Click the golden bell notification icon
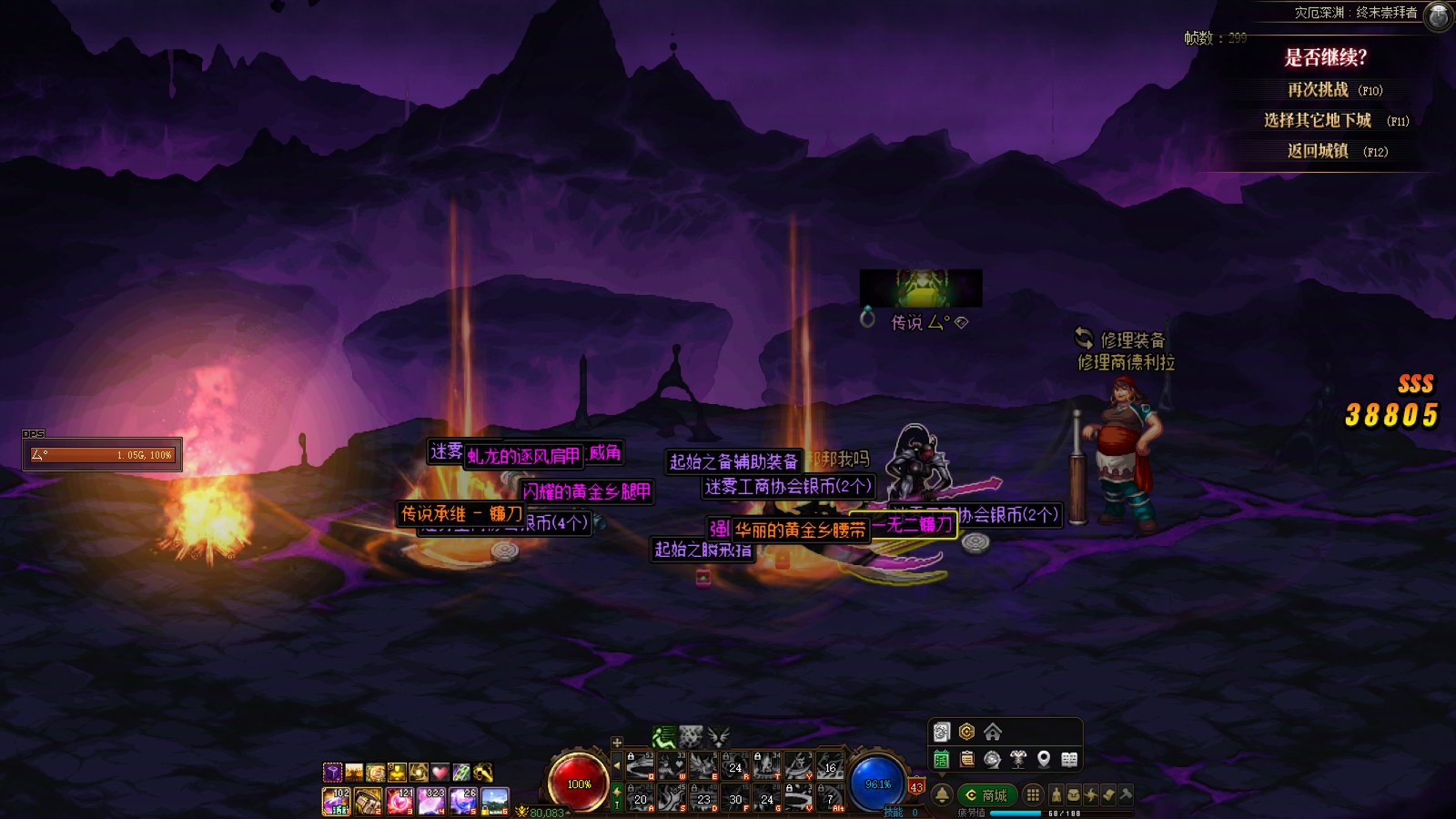 click(943, 795)
